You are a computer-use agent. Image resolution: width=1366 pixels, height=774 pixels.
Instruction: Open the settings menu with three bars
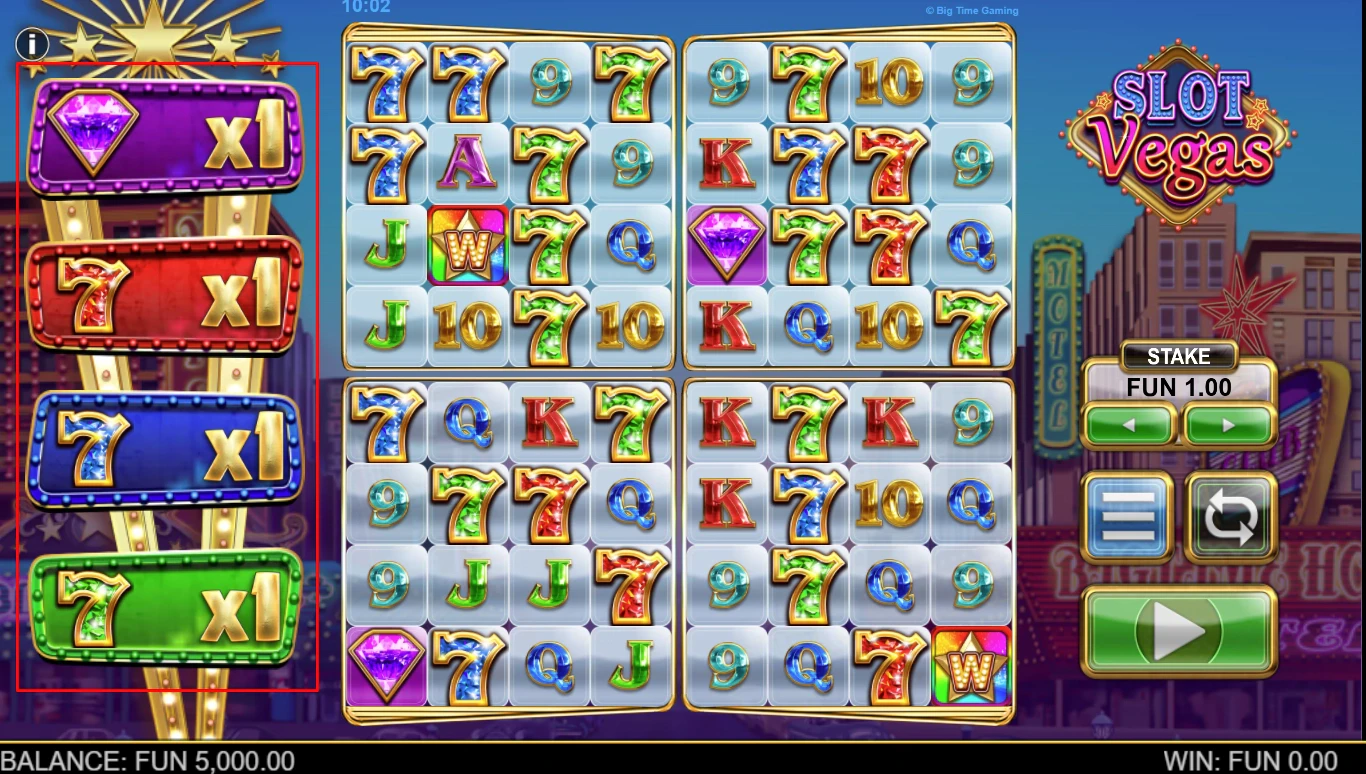(x=1127, y=516)
